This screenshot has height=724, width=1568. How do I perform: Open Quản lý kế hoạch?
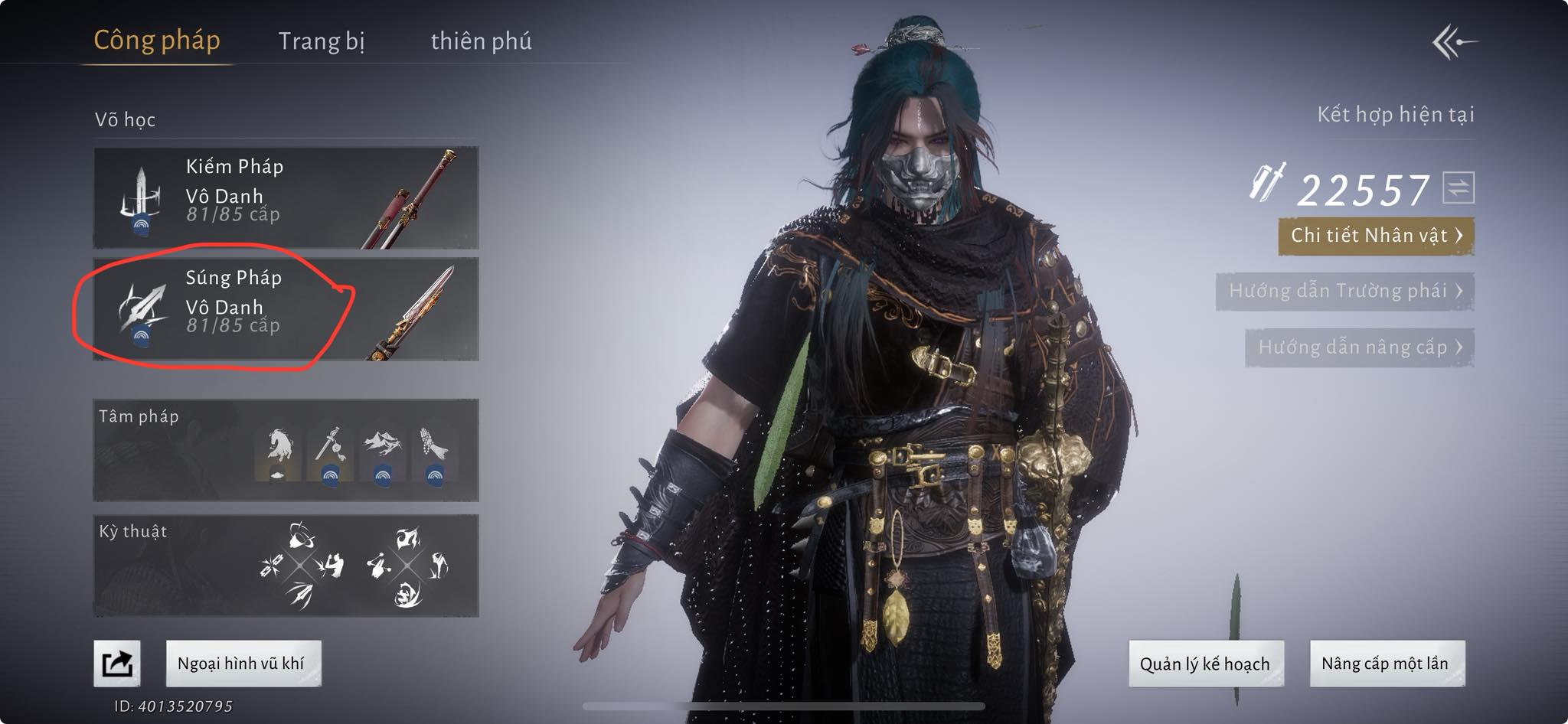1205,664
